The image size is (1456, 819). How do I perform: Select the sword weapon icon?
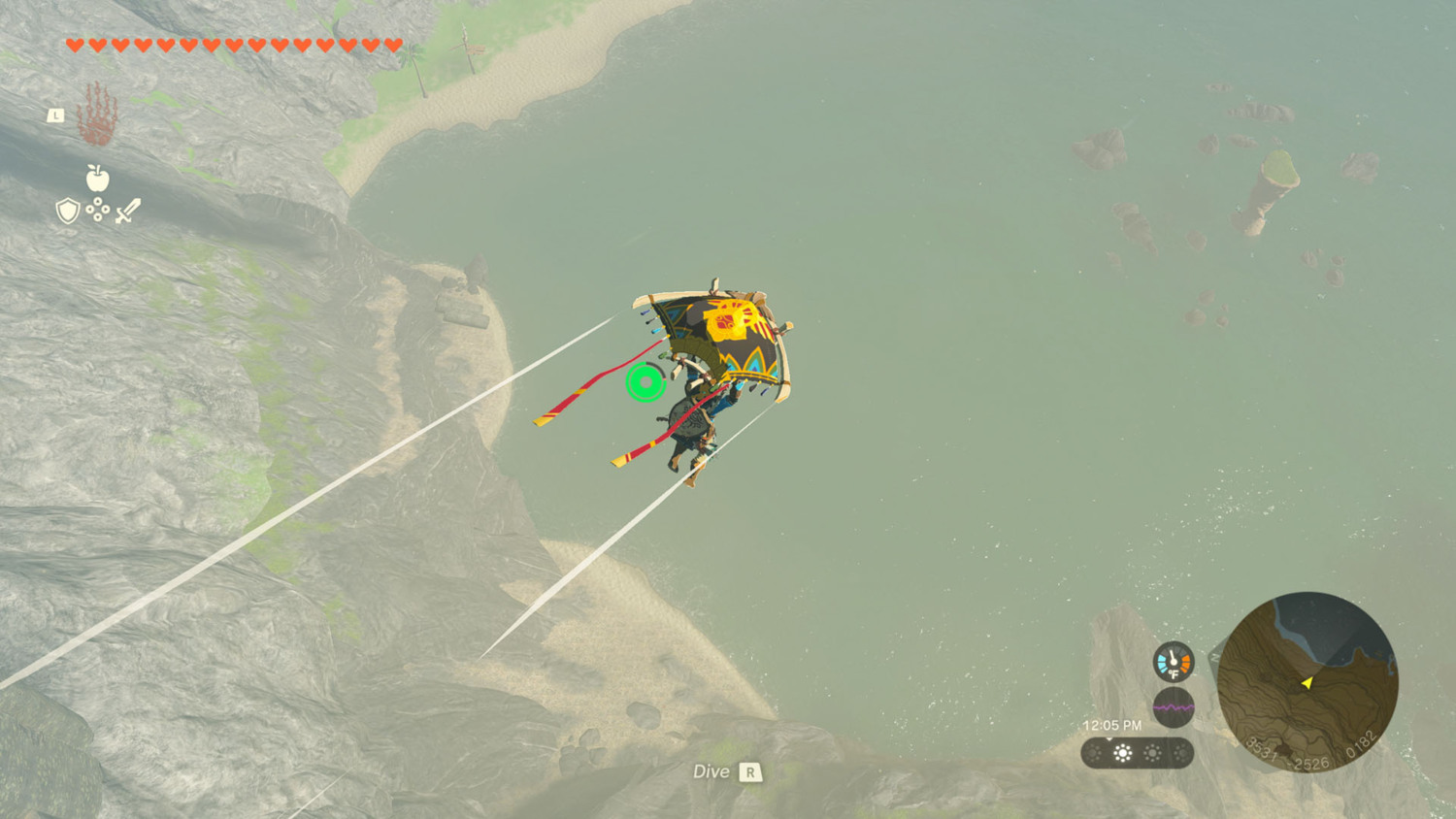point(130,211)
